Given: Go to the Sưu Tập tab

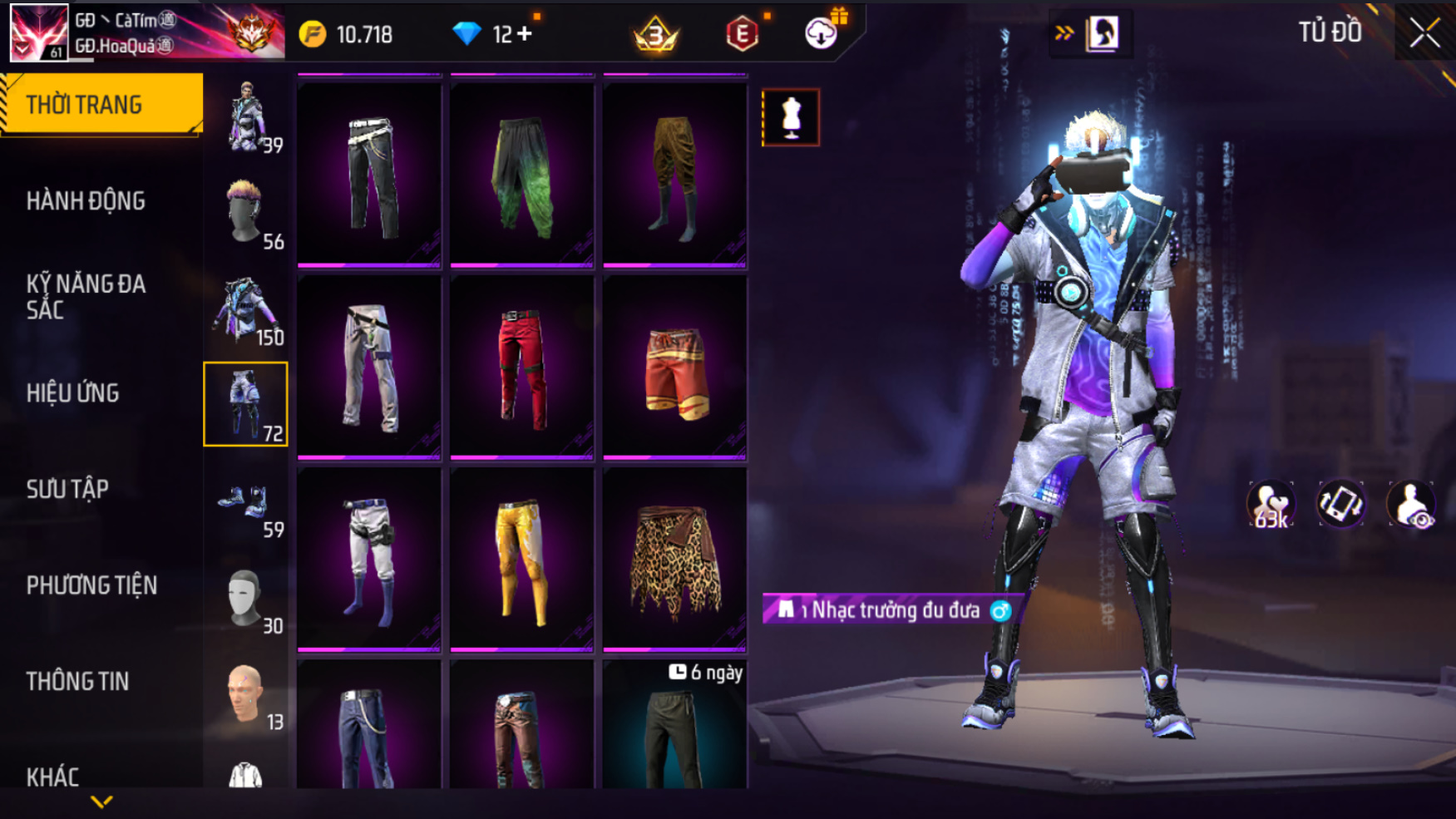Looking at the screenshot, I should [67, 490].
